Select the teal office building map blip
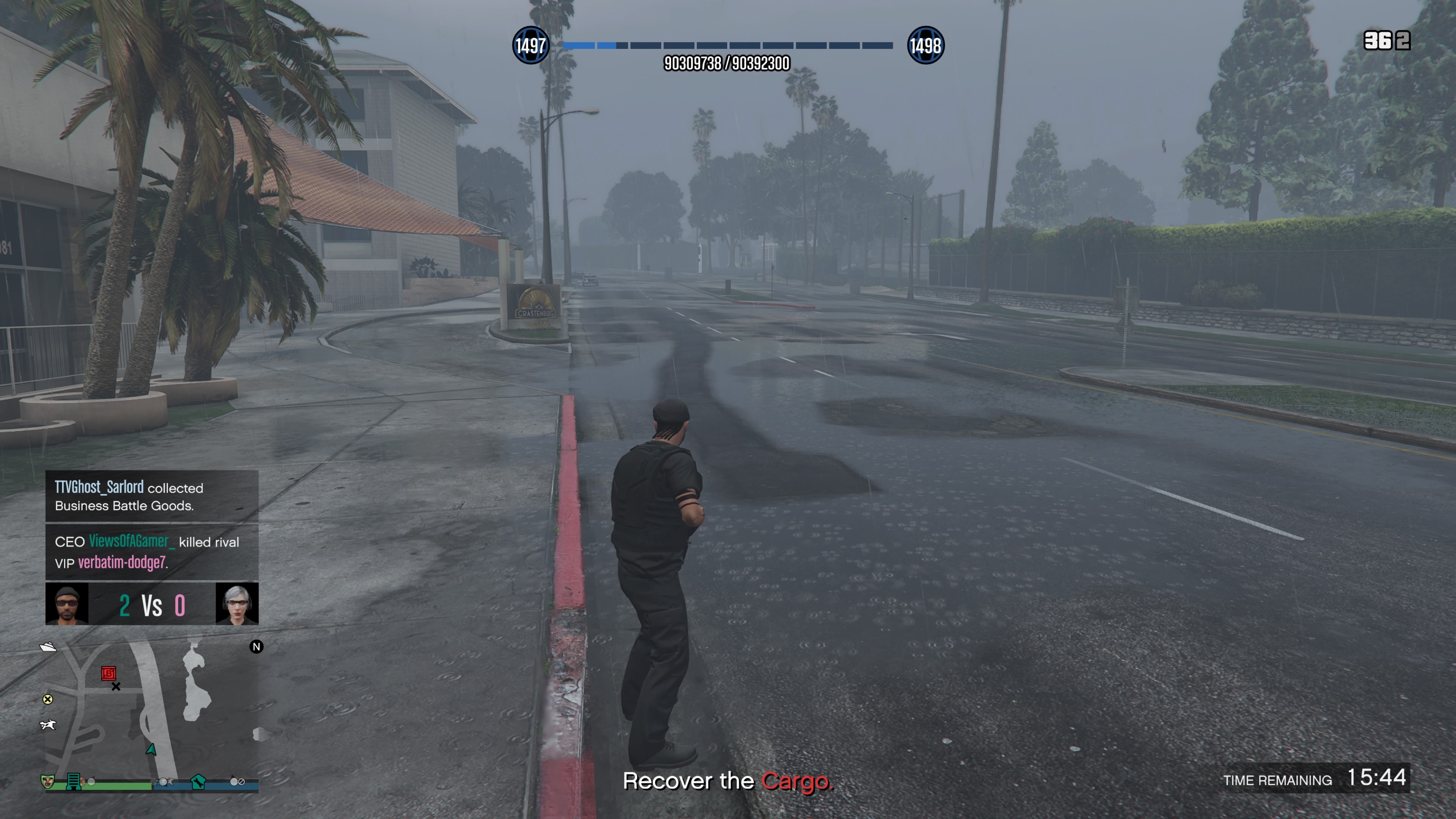The height and width of the screenshot is (819, 1456). pyautogui.click(x=73, y=781)
